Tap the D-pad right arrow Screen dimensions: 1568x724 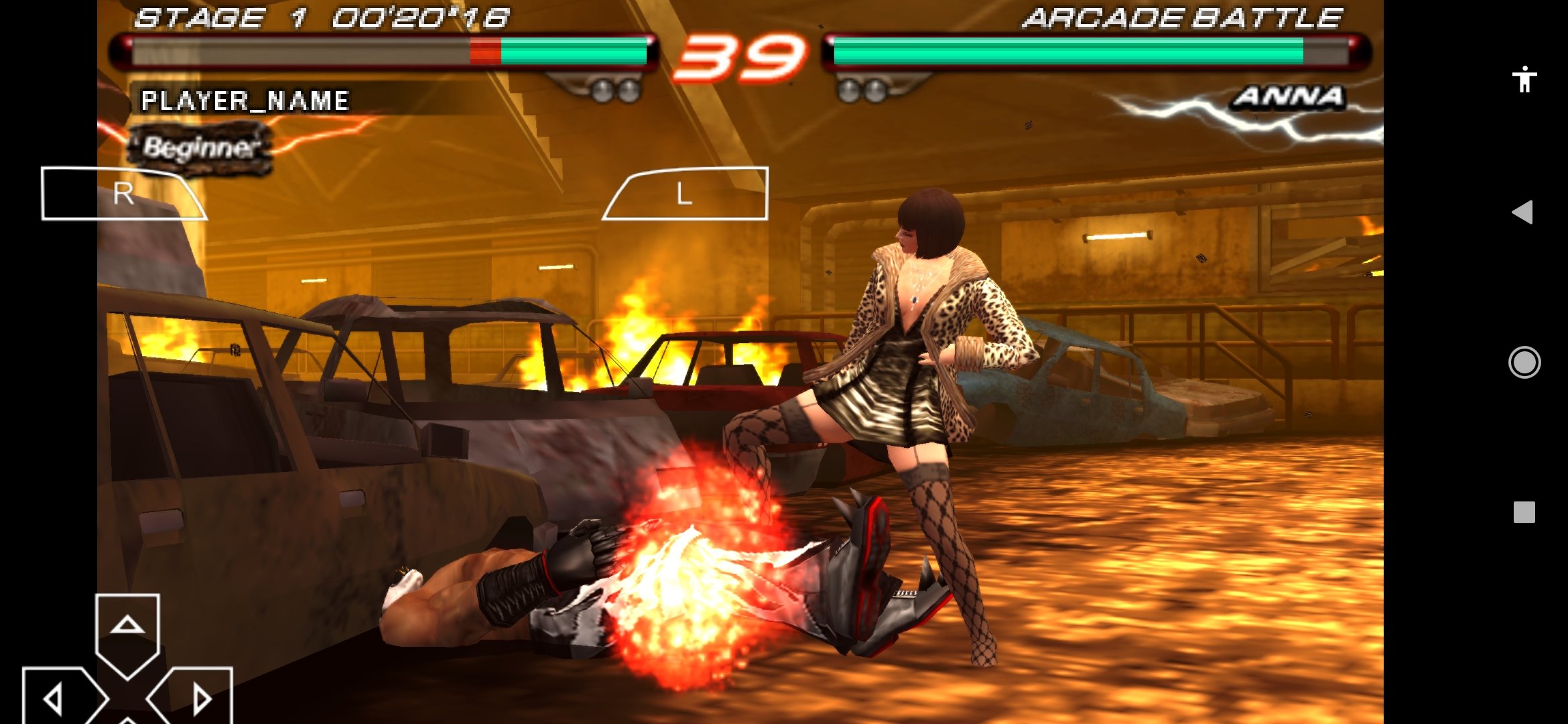click(198, 699)
